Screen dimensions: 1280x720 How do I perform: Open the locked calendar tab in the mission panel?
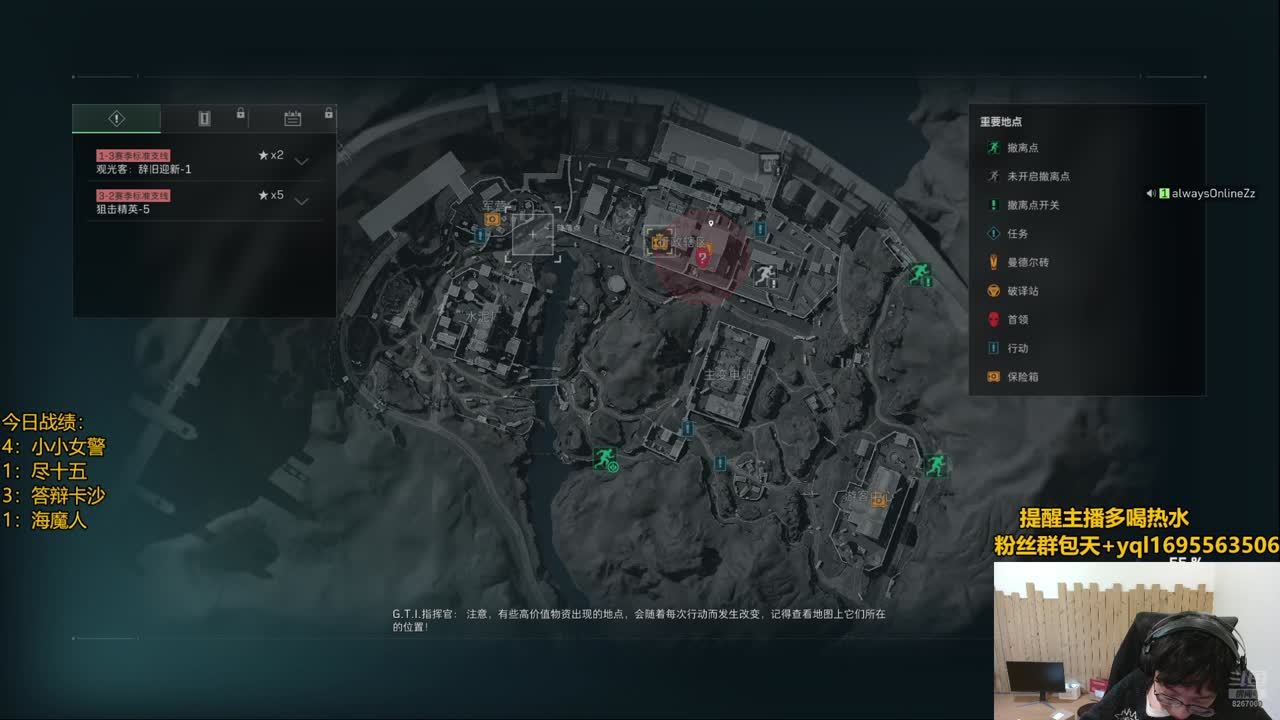click(x=292, y=119)
